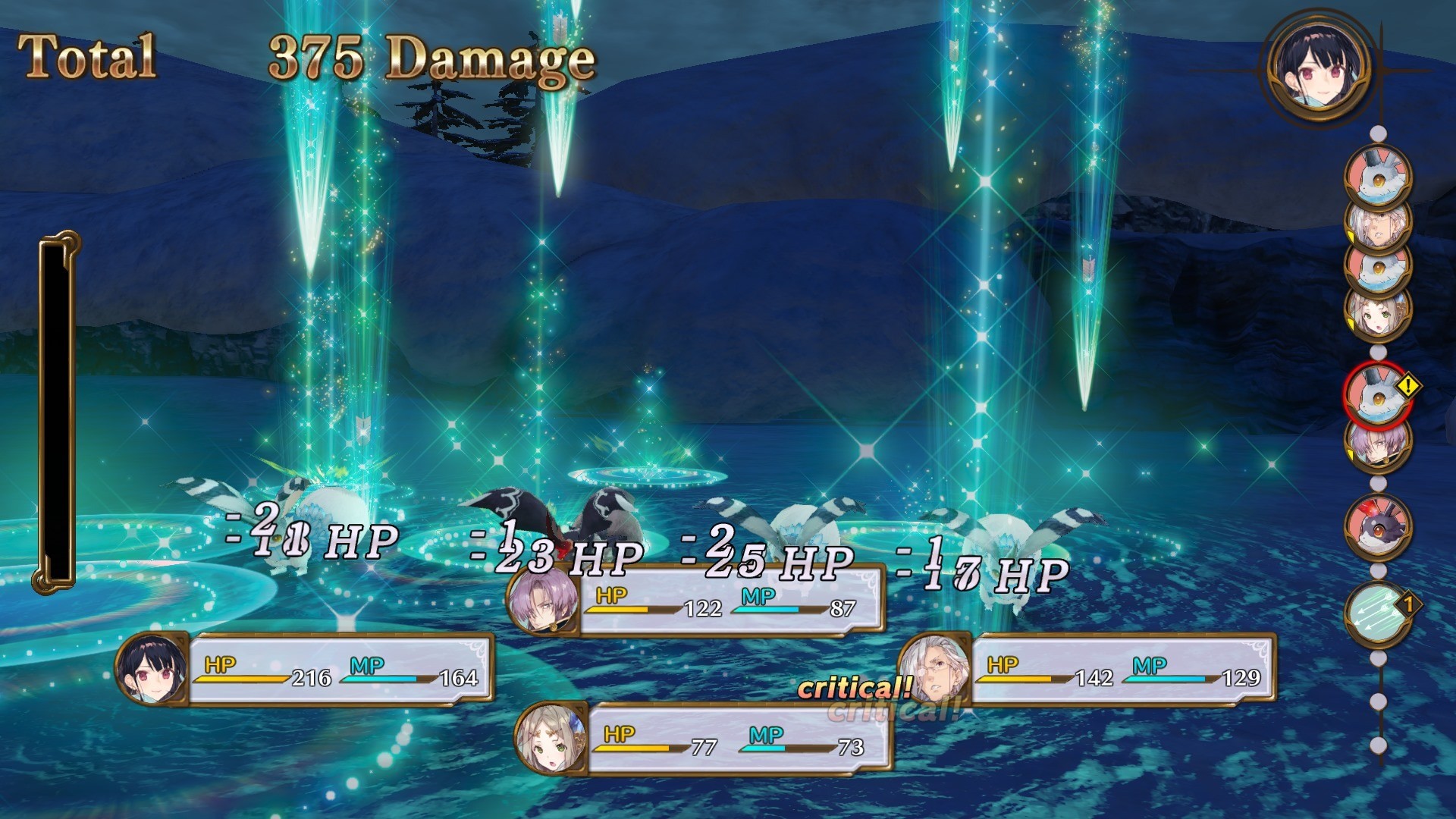1456x819 pixels.
Task: Choose the red-ringed enemy icon with warning marker
Action: pyautogui.click(x=1377, y=396)
